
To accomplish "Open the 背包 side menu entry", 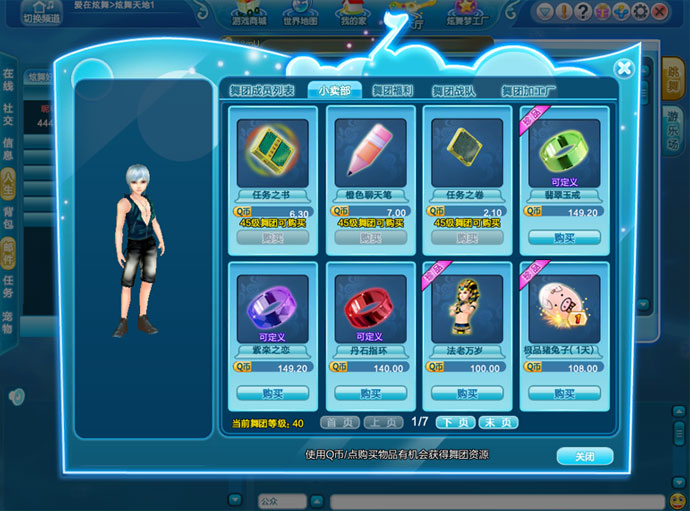I will (8, 220).
